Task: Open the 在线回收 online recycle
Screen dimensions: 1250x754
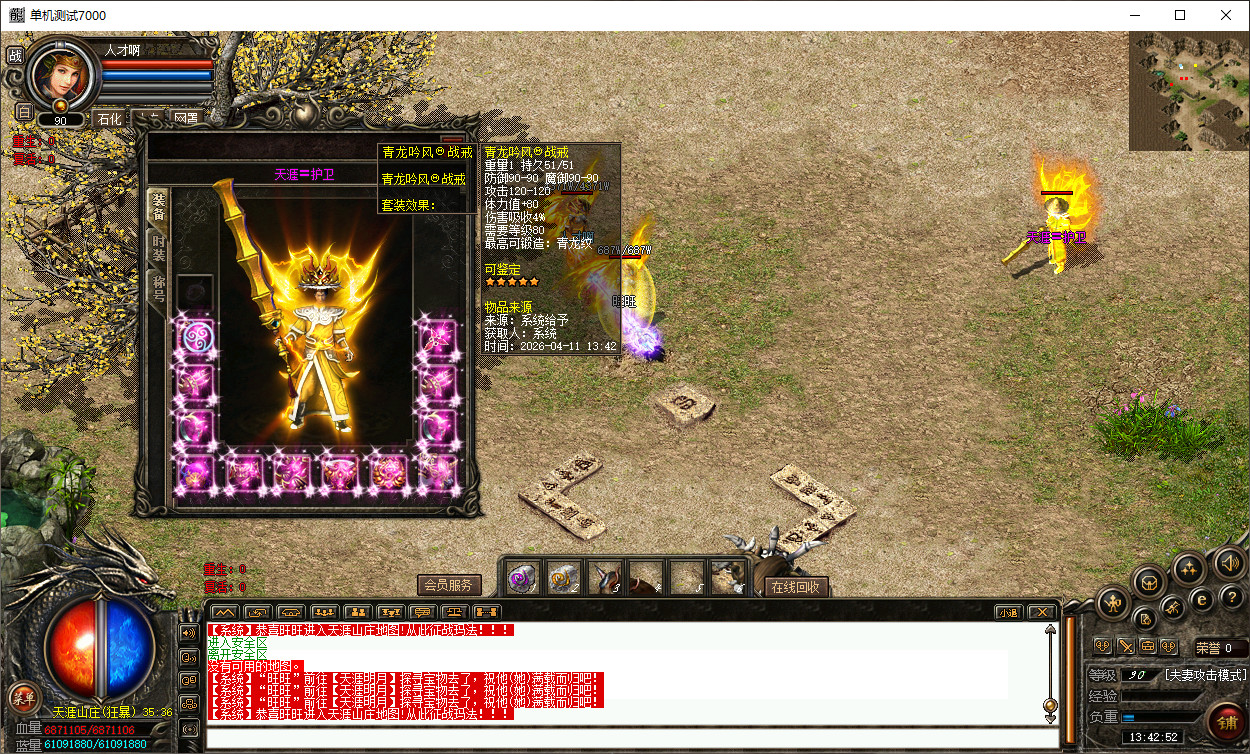Action: (x=796, y=587)
